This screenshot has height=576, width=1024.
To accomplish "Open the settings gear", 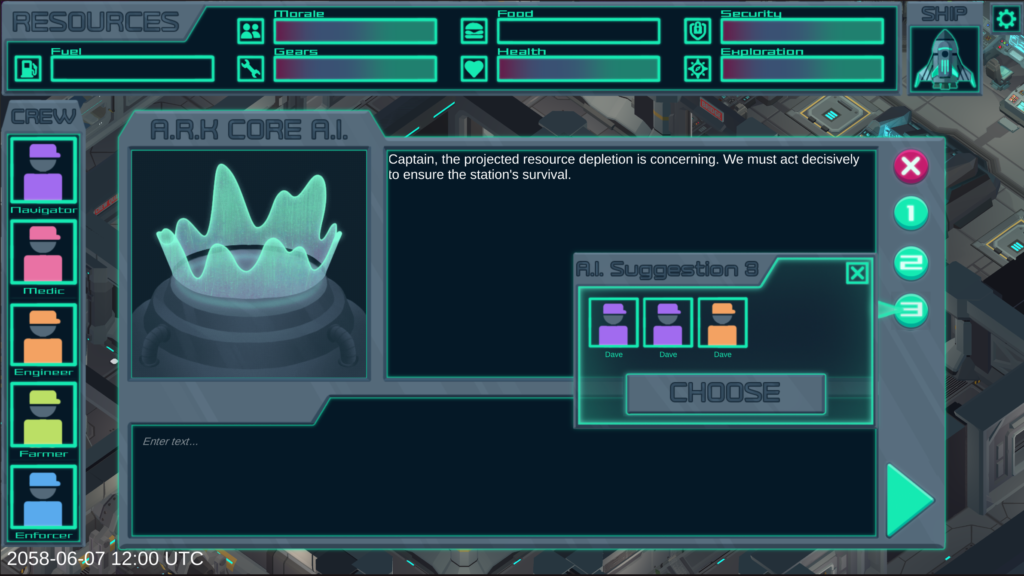I will (1005, 18).
